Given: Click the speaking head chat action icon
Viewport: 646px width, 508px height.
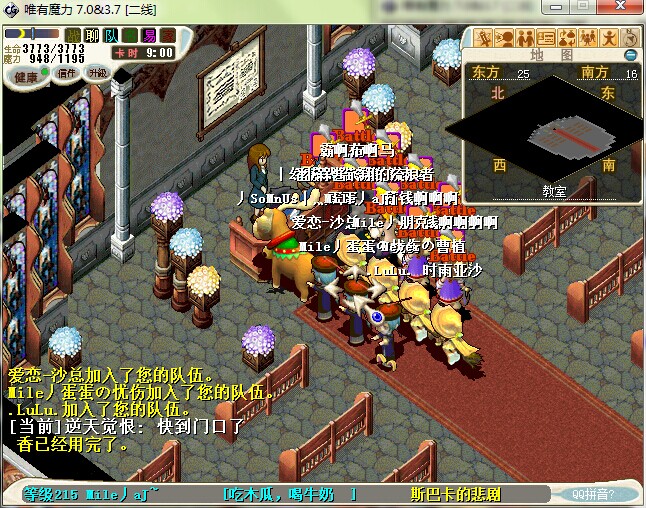Looking at the screenshot, I should tap(505, 39).
